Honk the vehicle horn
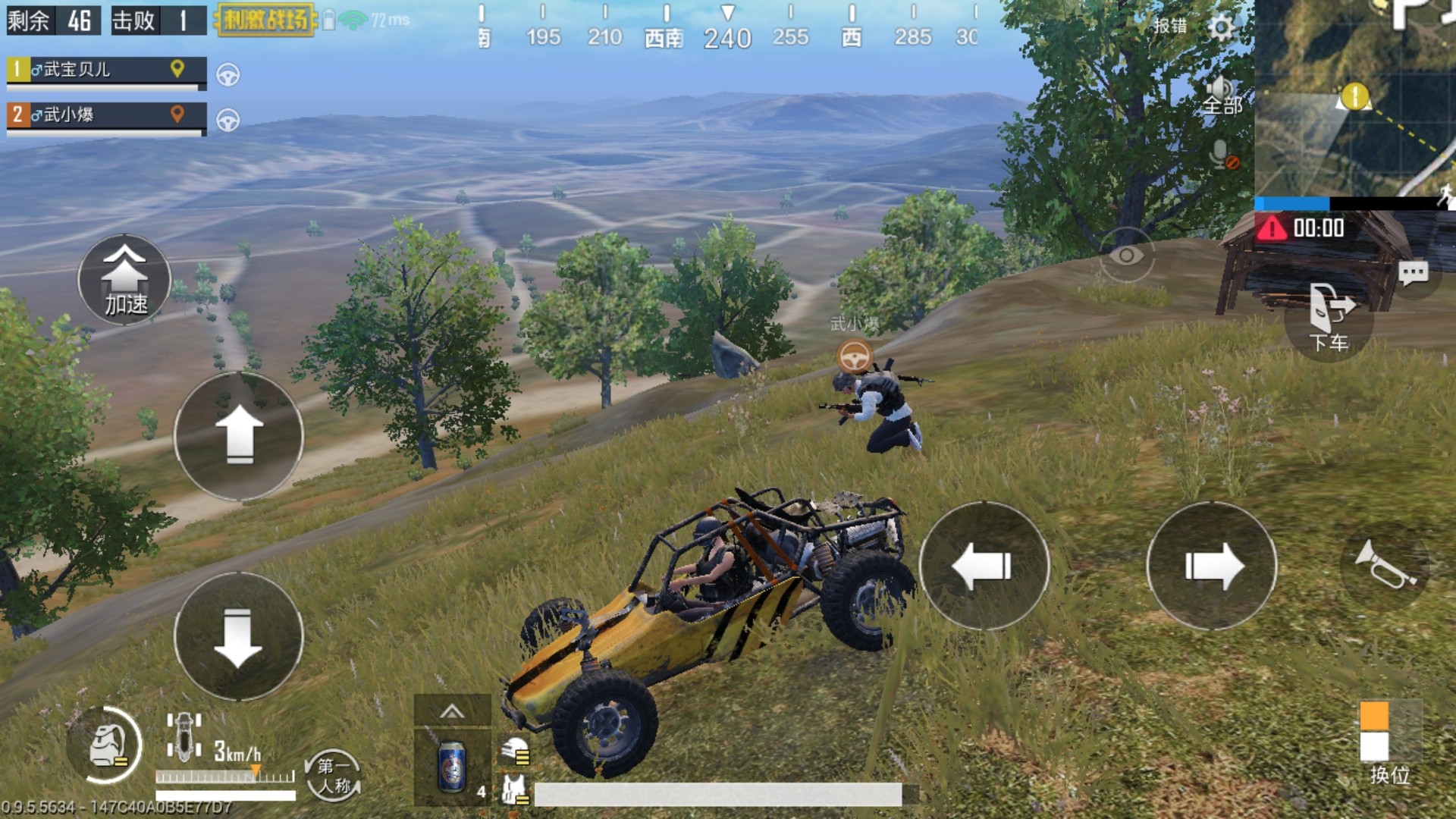This screenshot has height=819, width=1456. pyautogui.click(x=1385, y=566)
